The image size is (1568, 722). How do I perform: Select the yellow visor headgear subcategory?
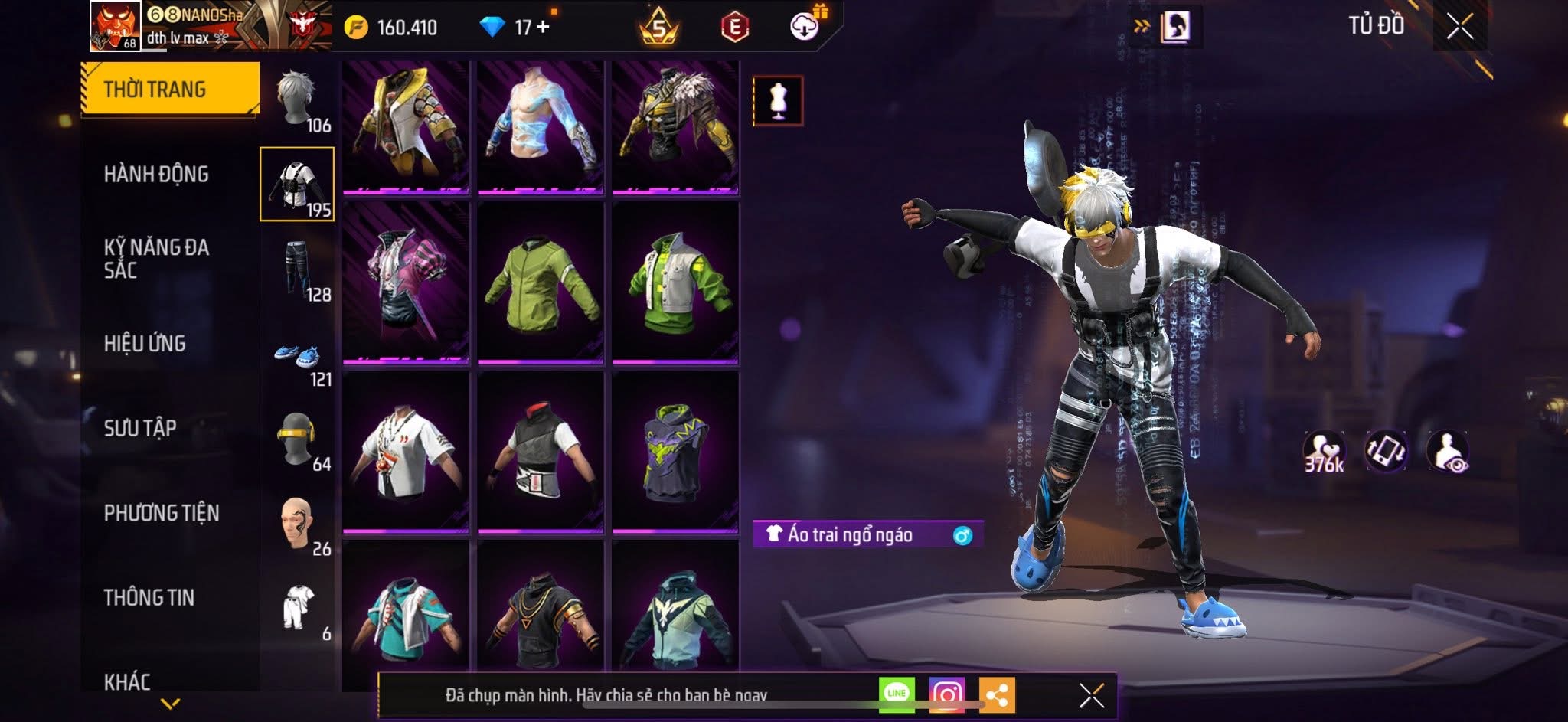(x=297, y=439)
